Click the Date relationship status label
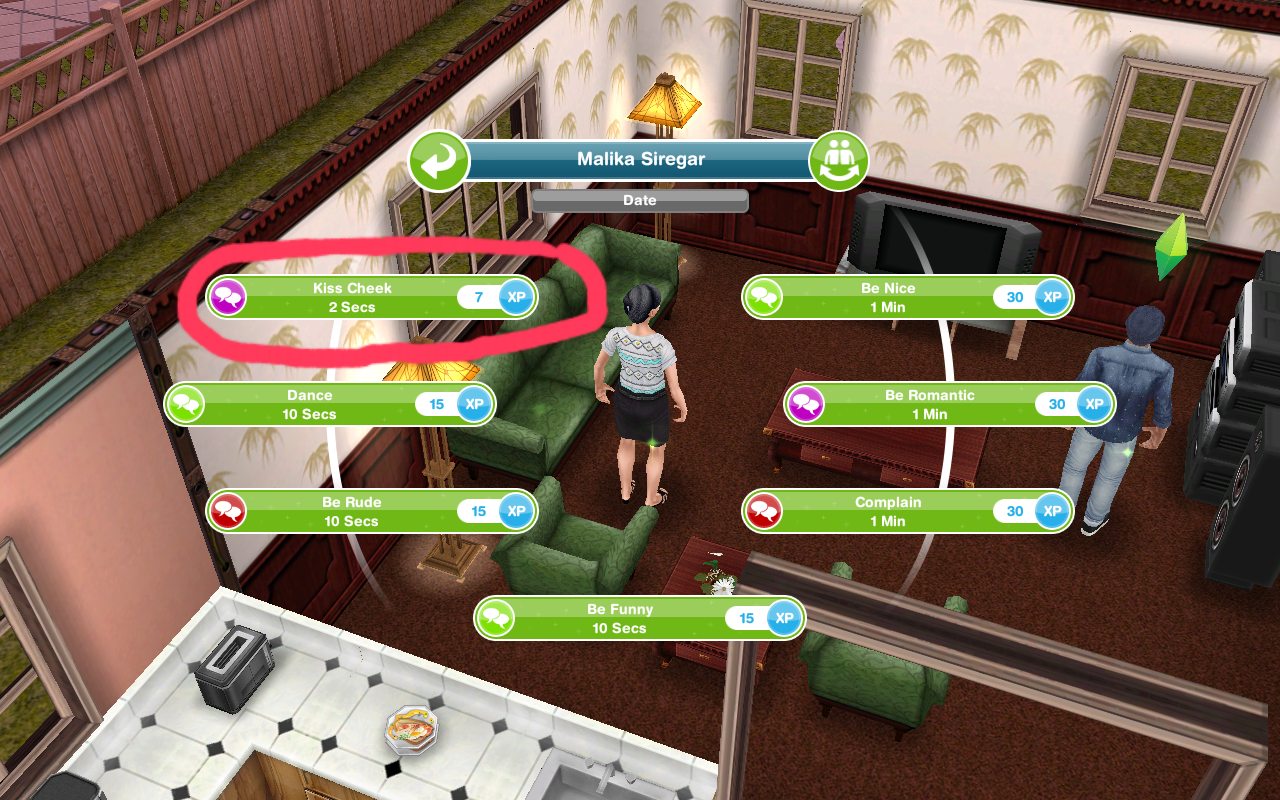Image resolution: width=1280 pixels, height=800 pixels. [639, 201]
